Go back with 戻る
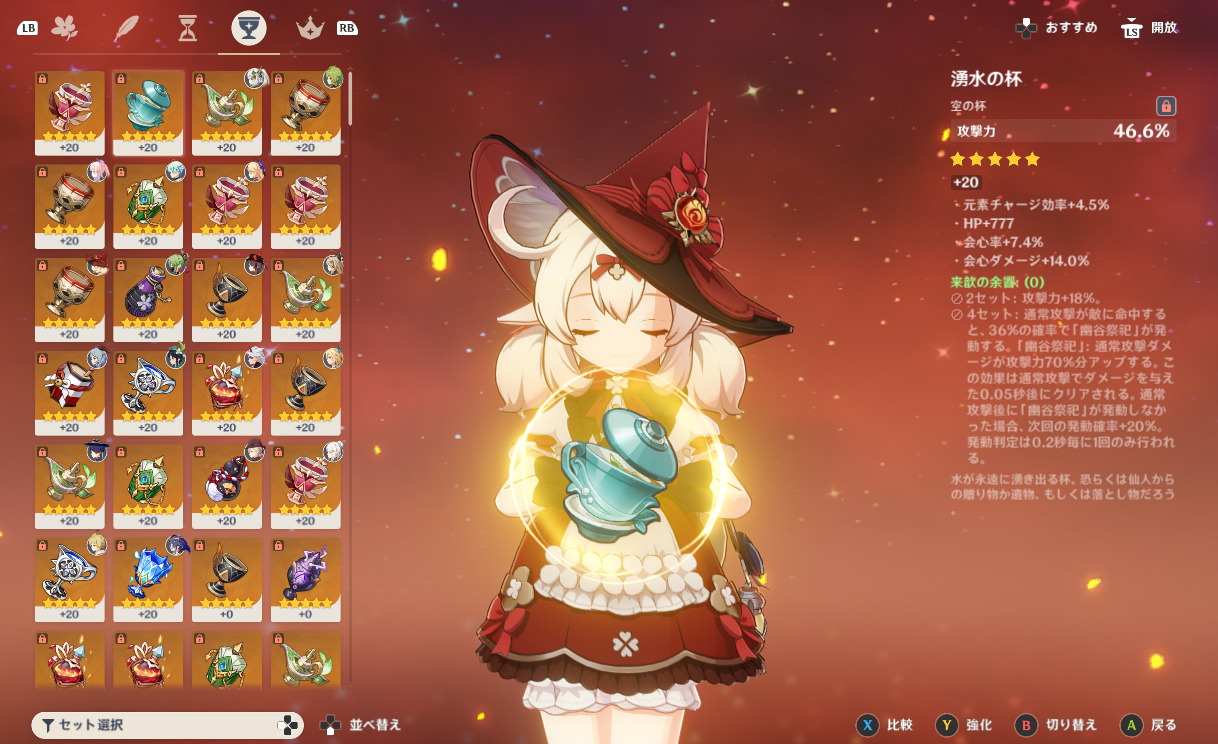 pyautogui.click(x=1149, y=725)
